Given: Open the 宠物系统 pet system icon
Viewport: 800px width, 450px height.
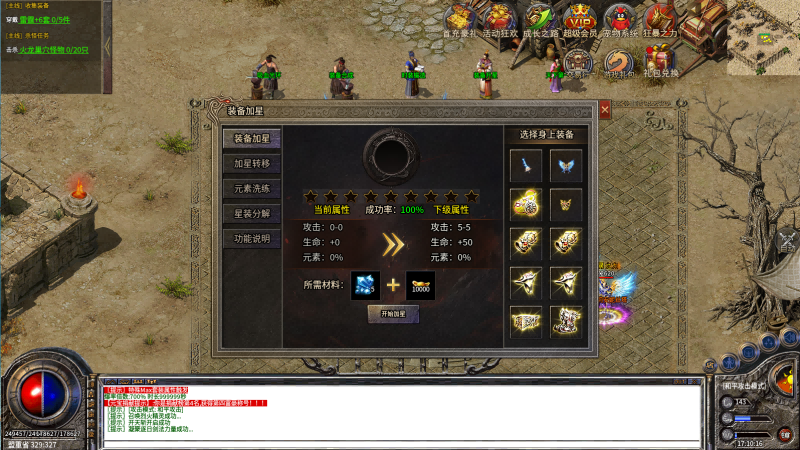Looking at the screenshot, I should pyautogui.click(x=620, y=20).
